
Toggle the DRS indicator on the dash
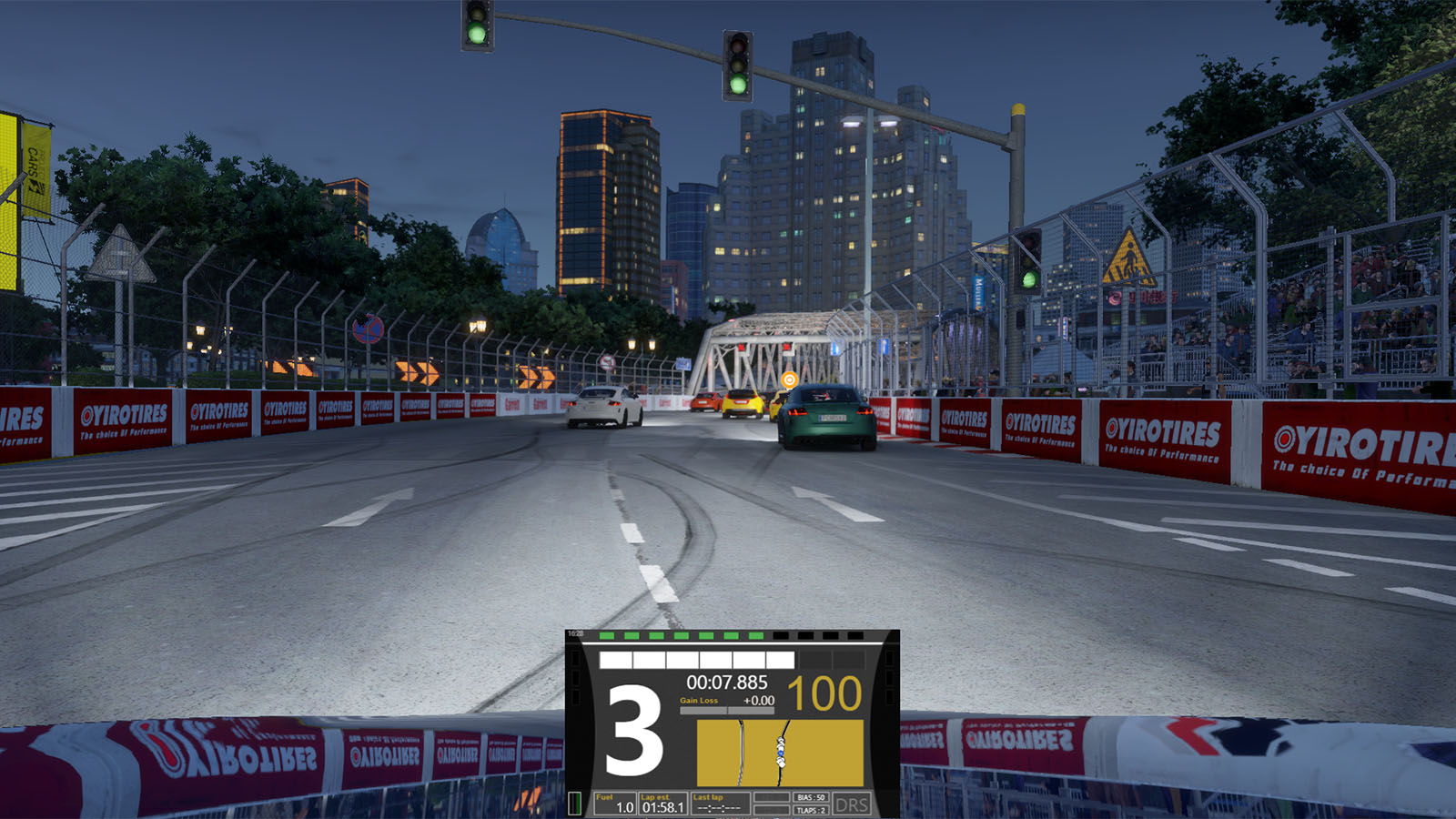click(851, 804)
